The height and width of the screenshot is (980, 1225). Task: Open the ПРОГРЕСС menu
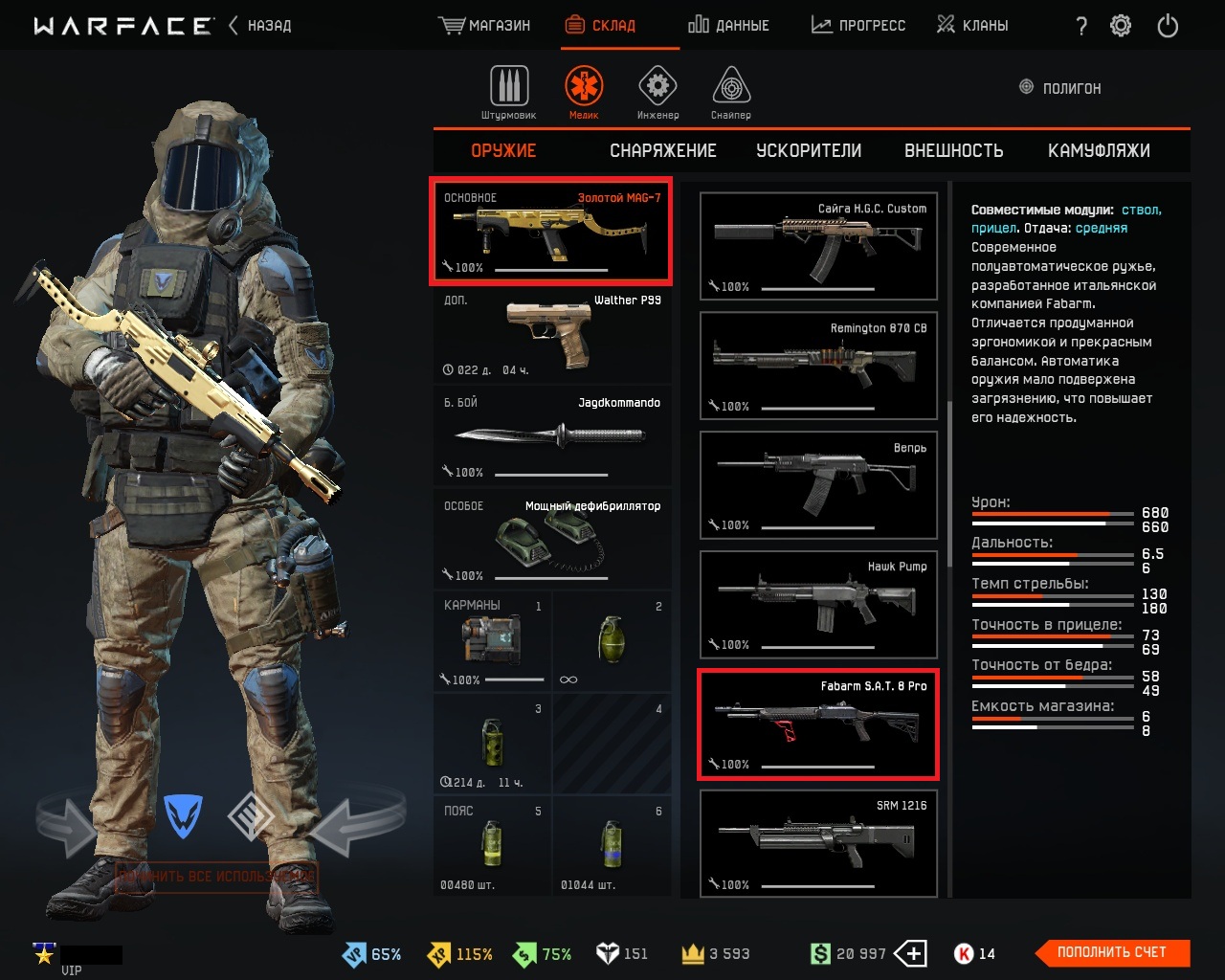point(858,26)
